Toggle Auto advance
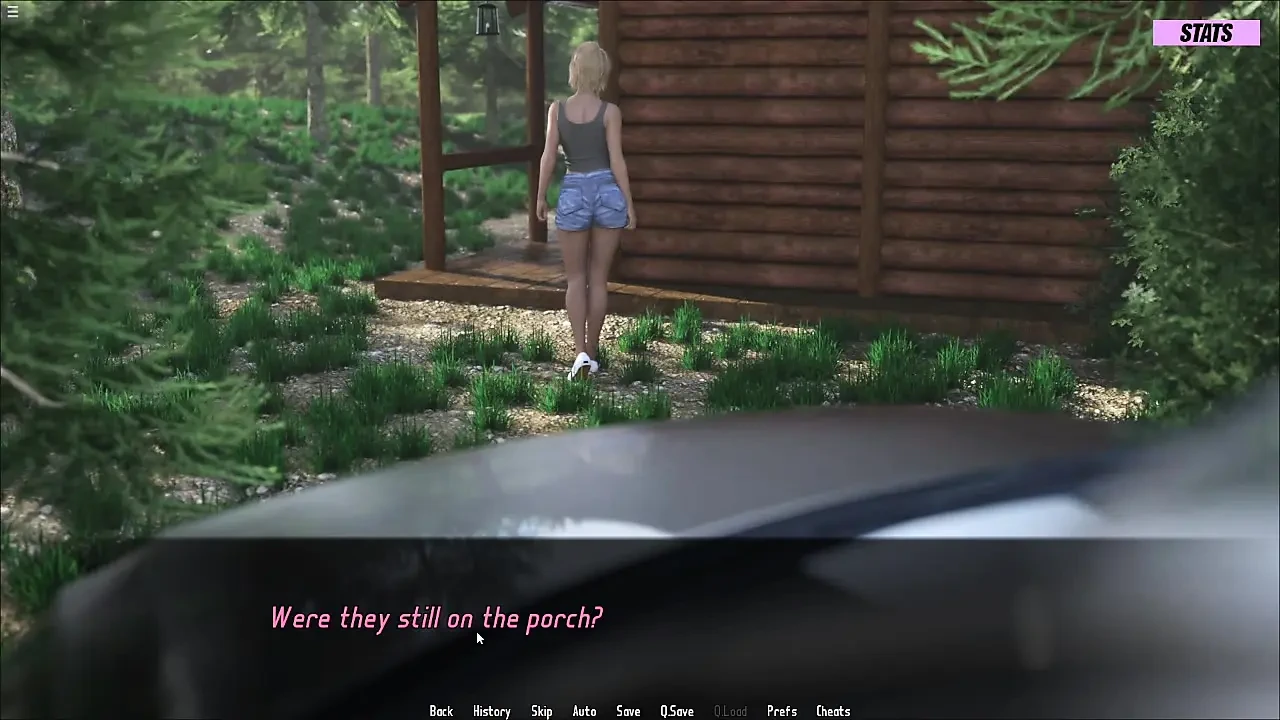This screenshot has width=1280, height=720. (x=584, y=711)
